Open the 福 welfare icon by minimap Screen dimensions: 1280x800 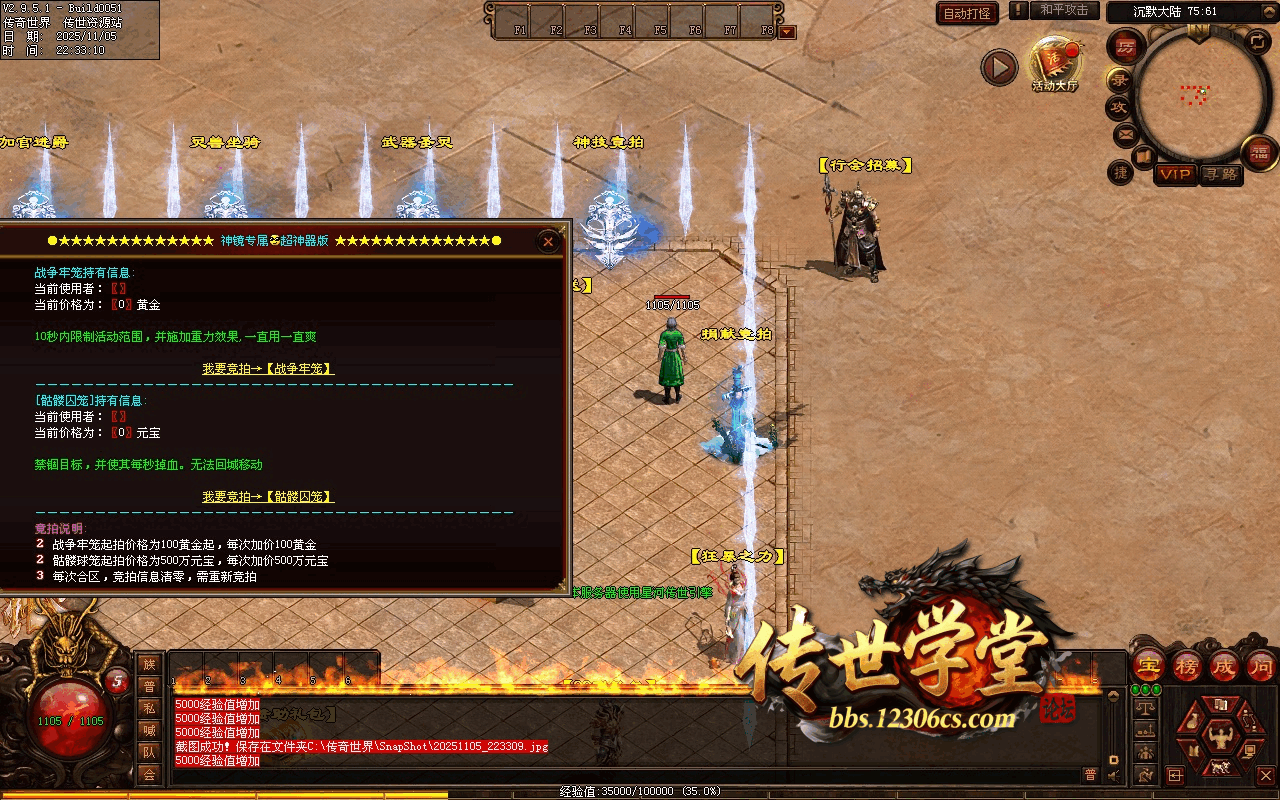1260,152
